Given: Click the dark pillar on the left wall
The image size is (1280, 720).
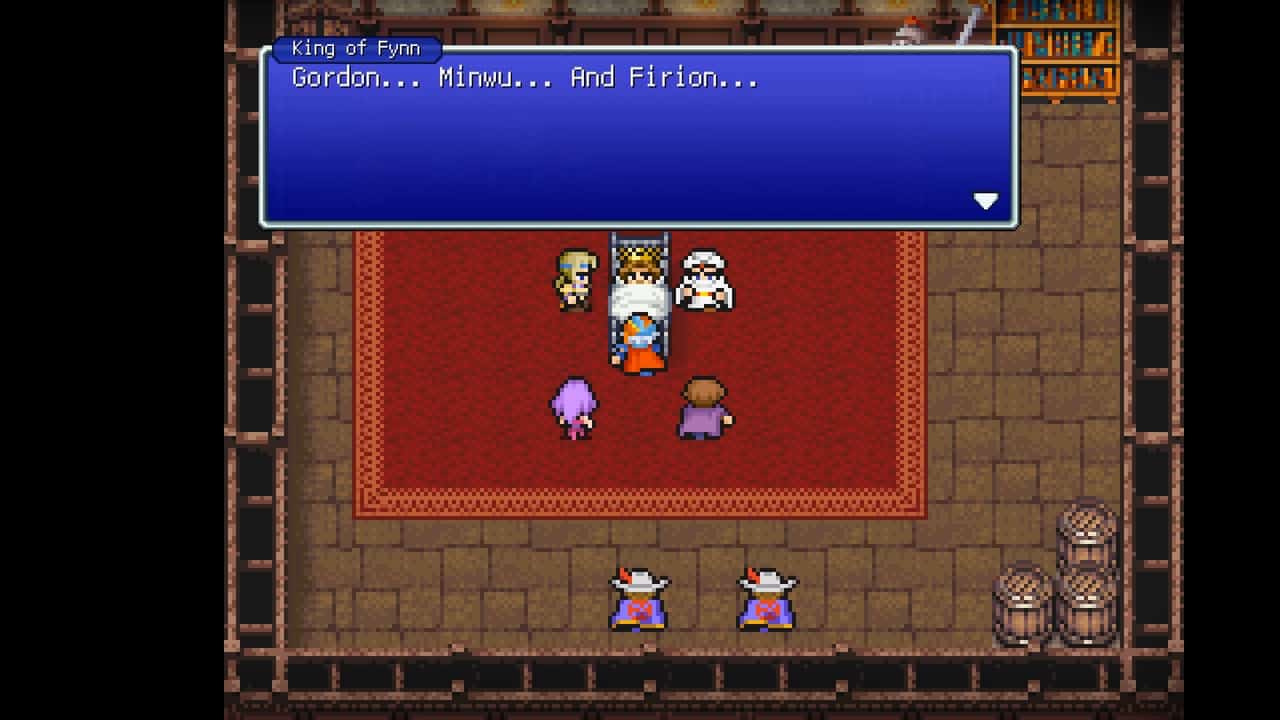Looking at the screenshot, I should coord(255,400).
